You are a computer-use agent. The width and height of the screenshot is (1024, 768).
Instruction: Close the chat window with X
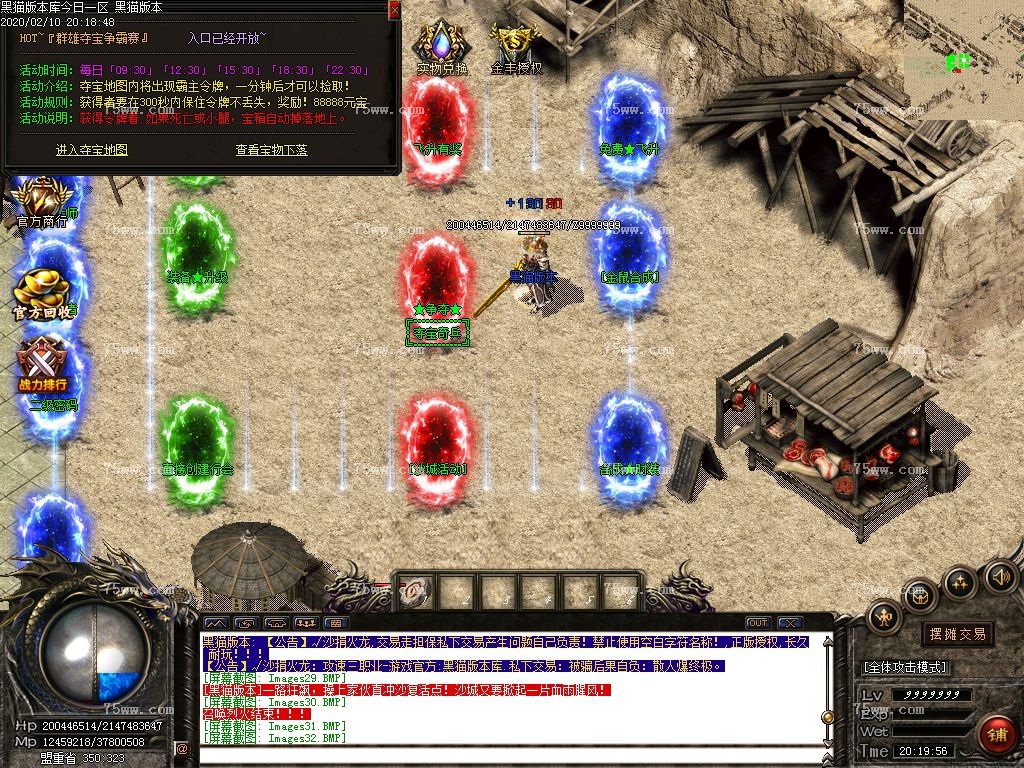point(790,623)
